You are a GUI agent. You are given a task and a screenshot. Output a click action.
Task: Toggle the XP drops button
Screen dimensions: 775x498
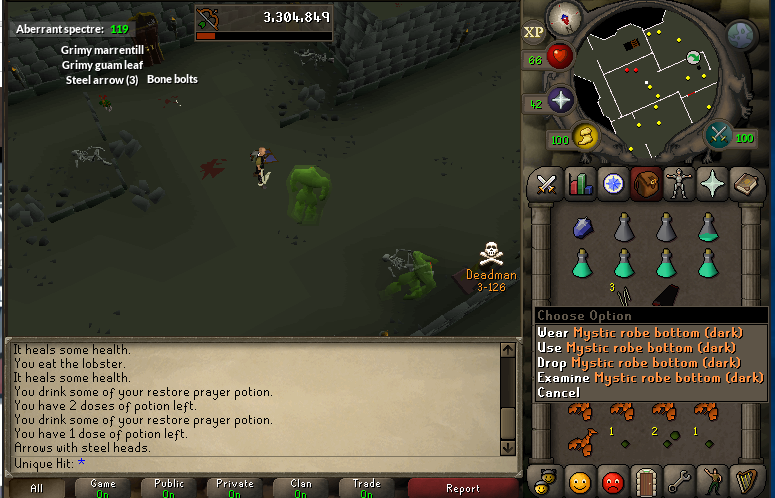pyautogui.click(x=533, y=32)
